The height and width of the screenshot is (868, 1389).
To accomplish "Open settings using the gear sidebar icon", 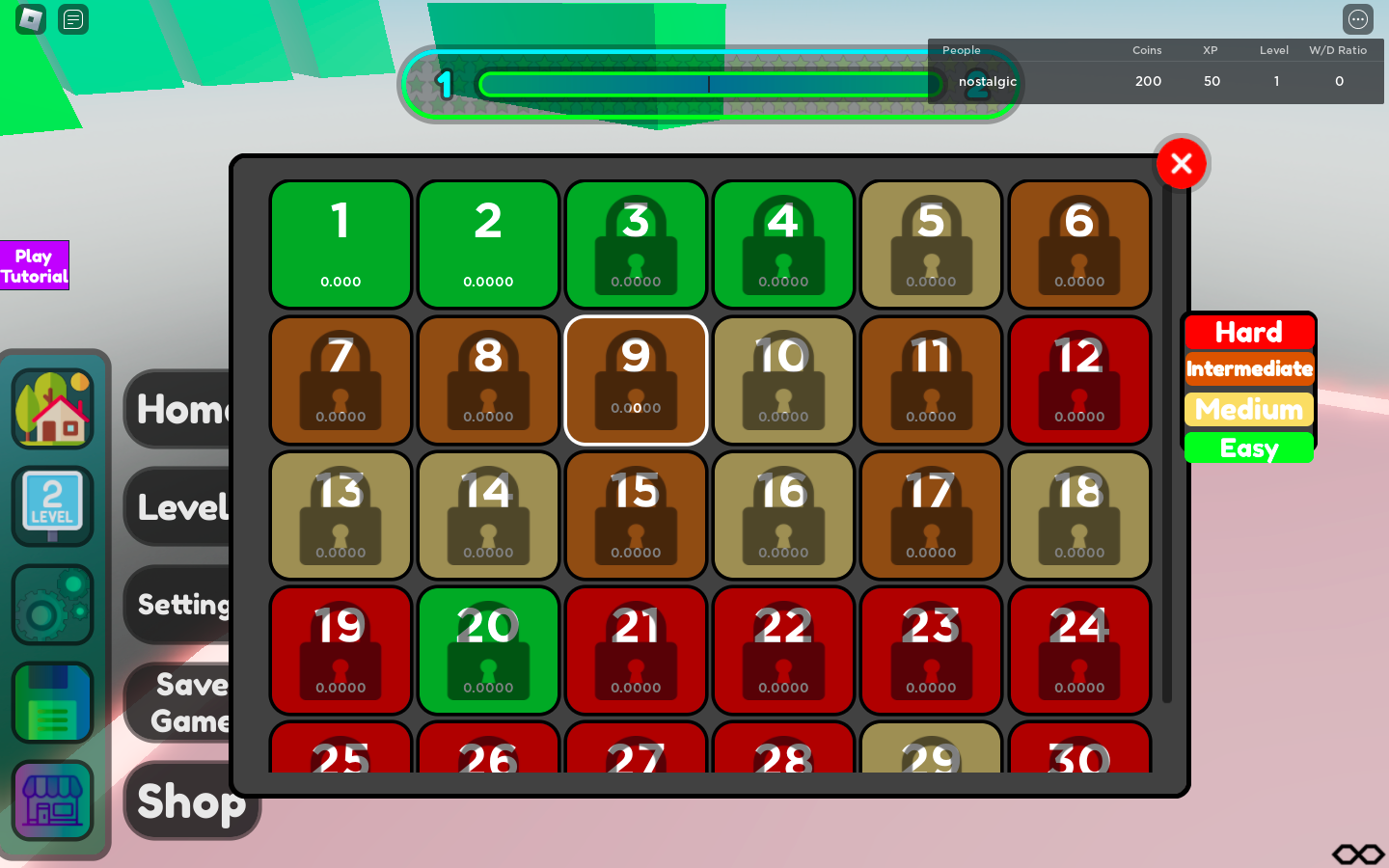I will point(52,605).
